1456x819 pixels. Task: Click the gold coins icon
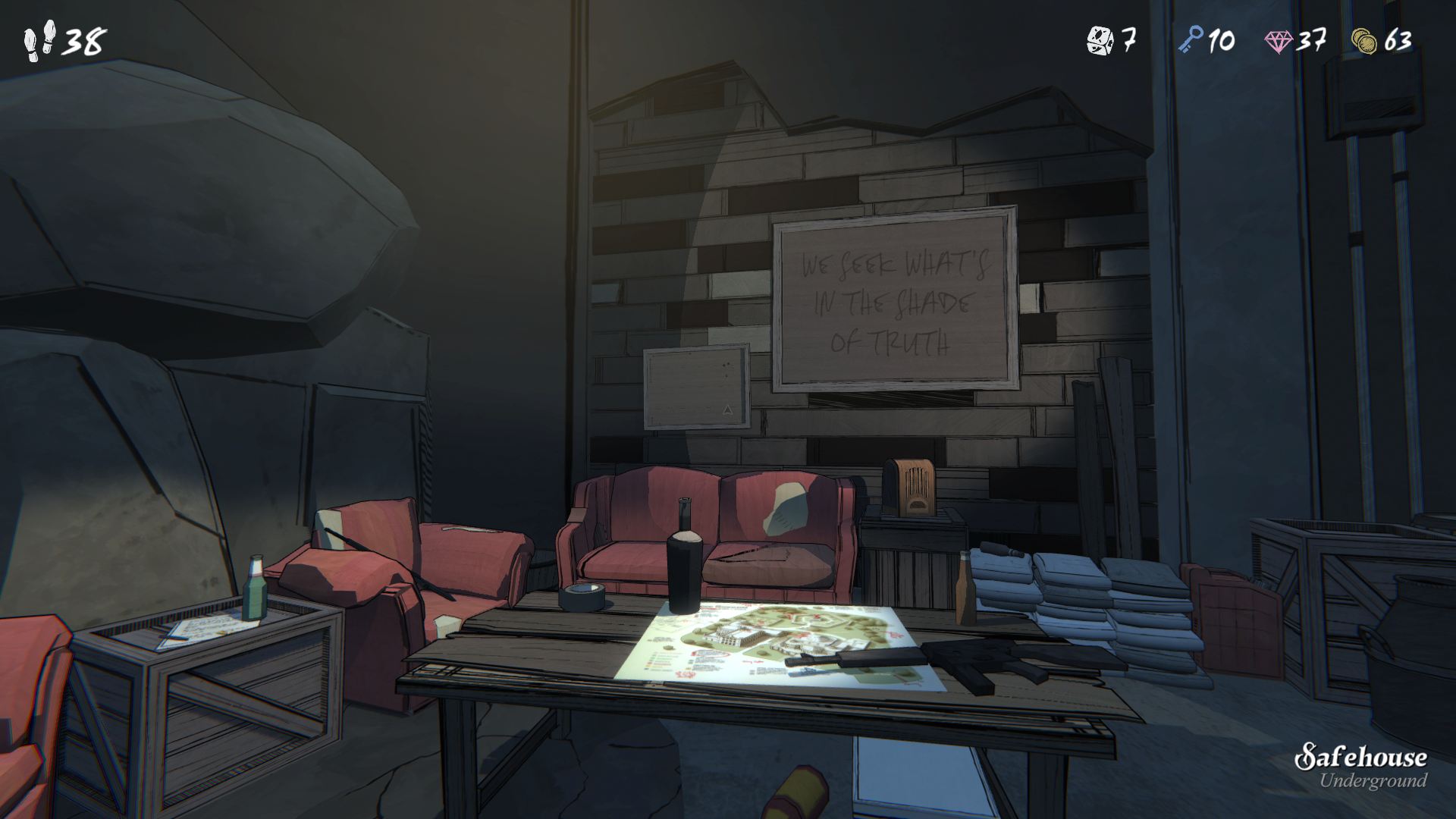pyautogui.click(x=1364, y=41)
